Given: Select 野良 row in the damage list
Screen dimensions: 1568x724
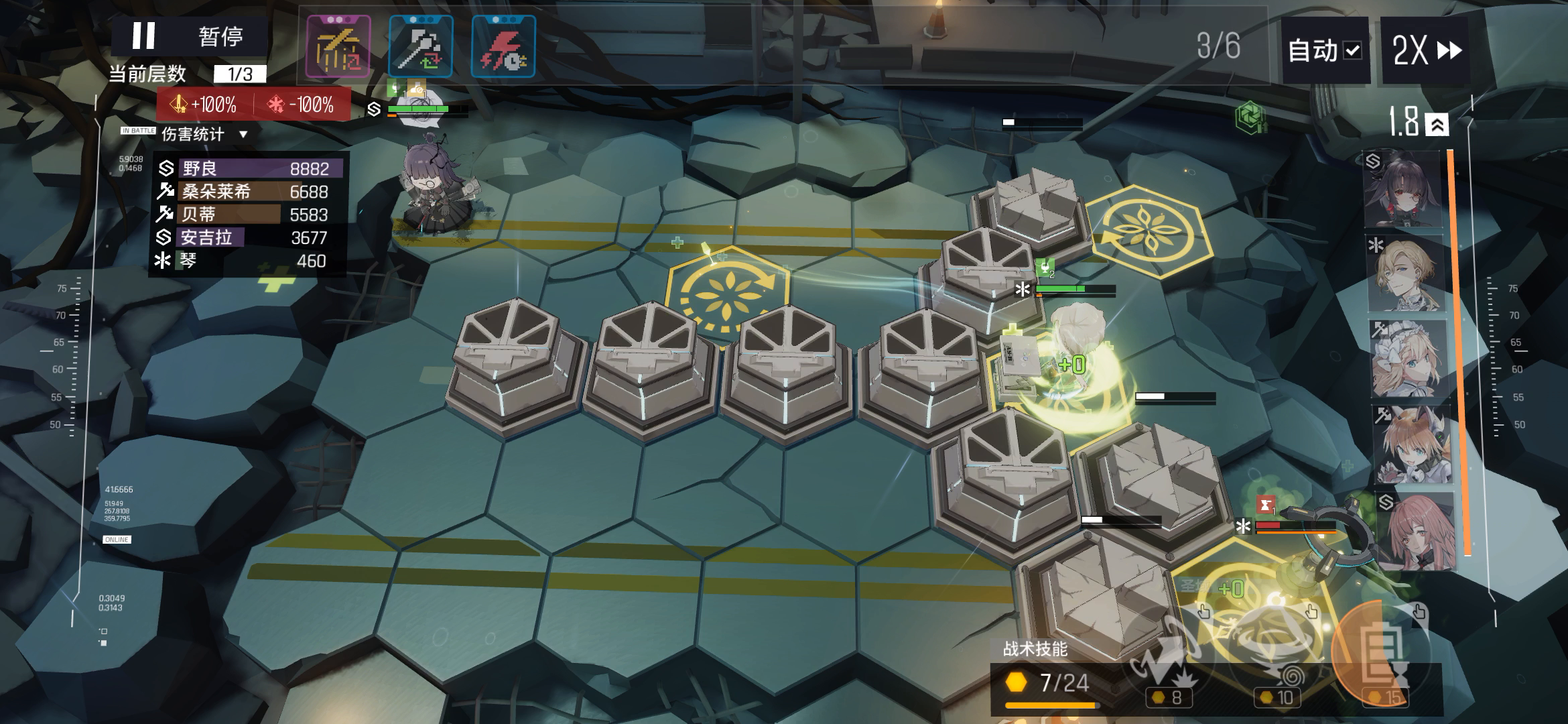Looking at the screenshot, I should pos(248,168).
